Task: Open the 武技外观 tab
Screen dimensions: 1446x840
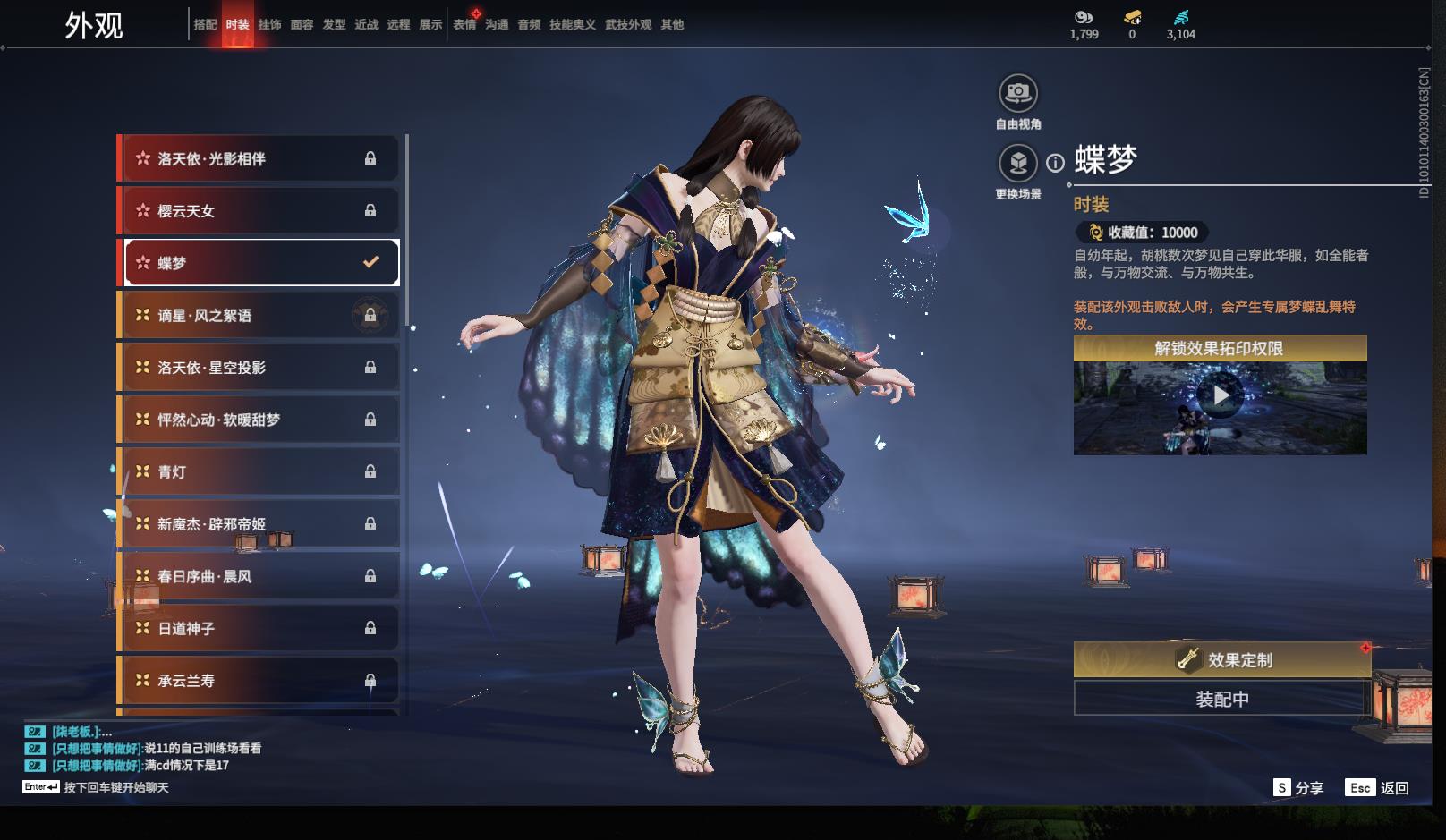Action: tap(627, 25)
